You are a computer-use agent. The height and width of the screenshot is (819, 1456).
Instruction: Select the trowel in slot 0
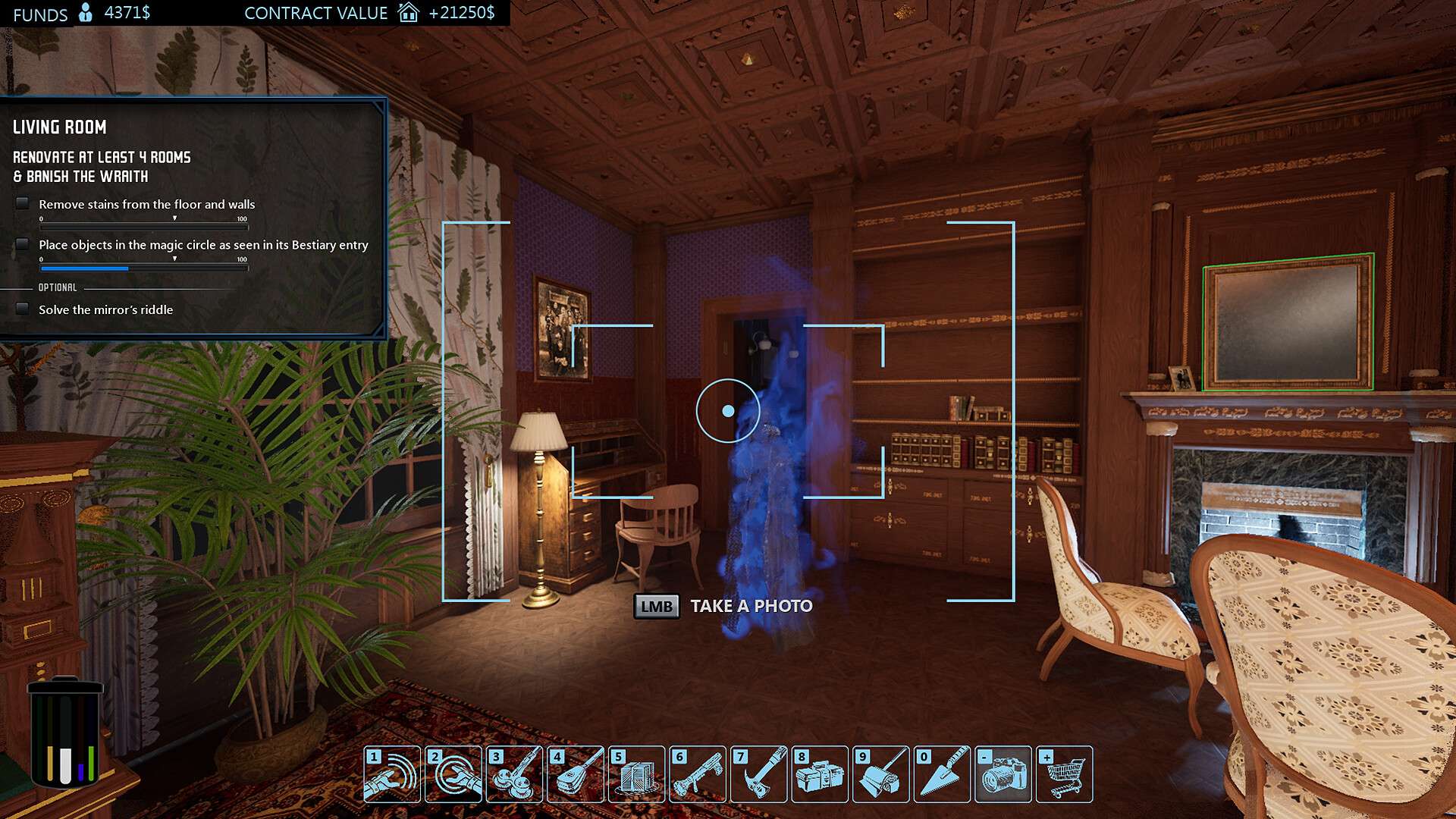click(942, 774)
